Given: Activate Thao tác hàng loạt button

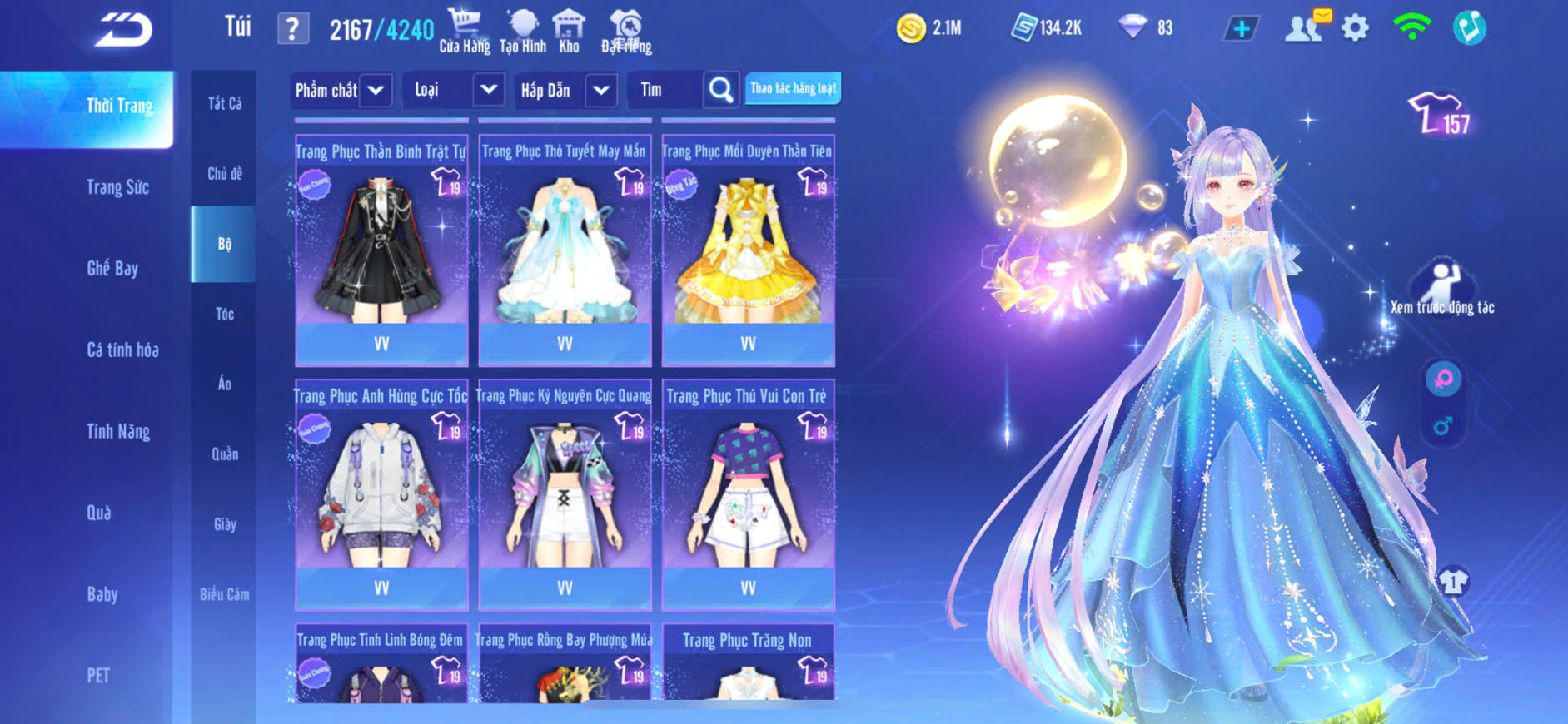Looking at the screenshot, I should pos(793,88).
